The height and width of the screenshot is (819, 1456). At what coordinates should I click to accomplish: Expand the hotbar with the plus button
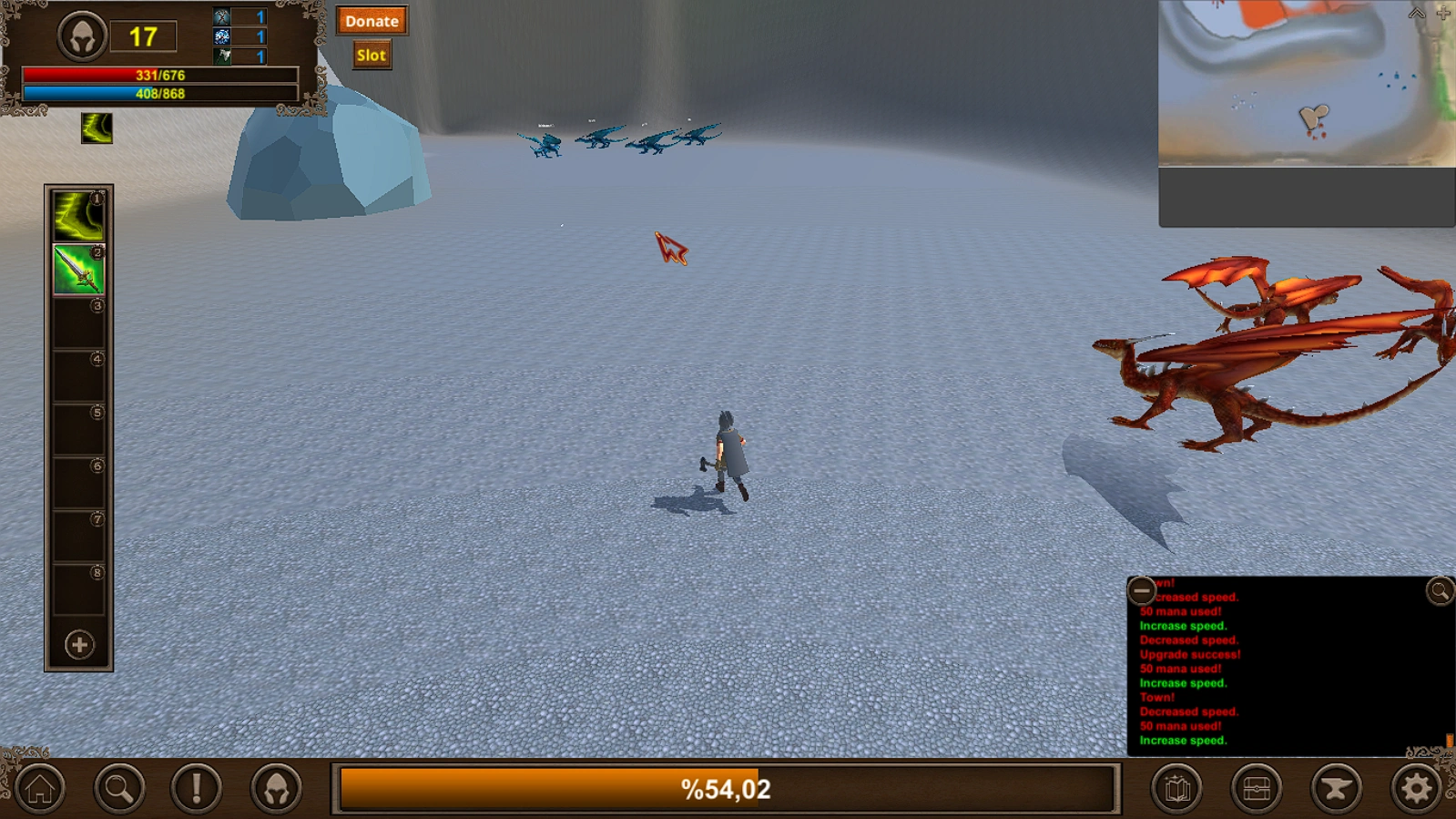[x=78, y=644]
